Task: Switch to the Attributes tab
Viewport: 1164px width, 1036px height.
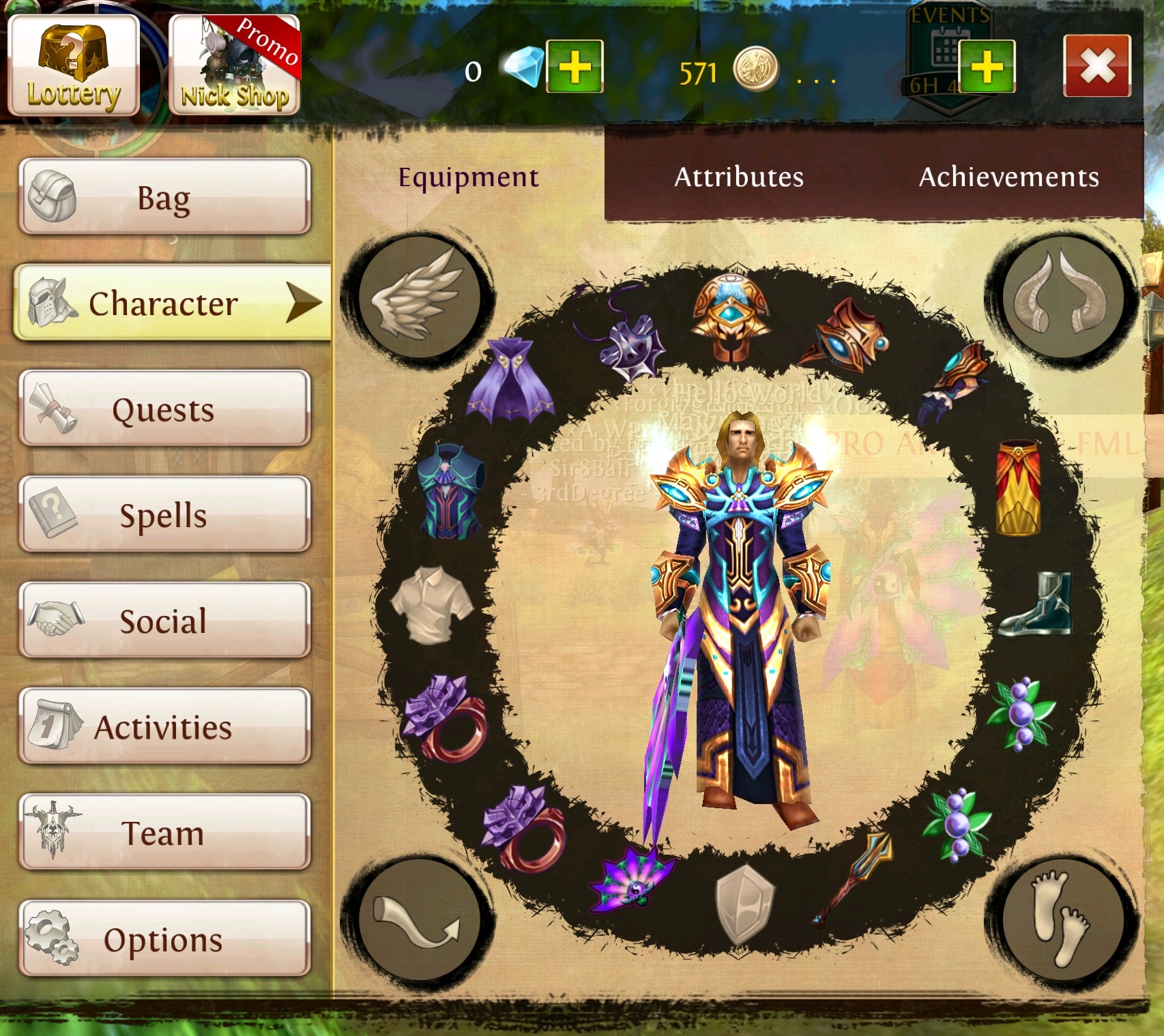Action: pos(739,177)
